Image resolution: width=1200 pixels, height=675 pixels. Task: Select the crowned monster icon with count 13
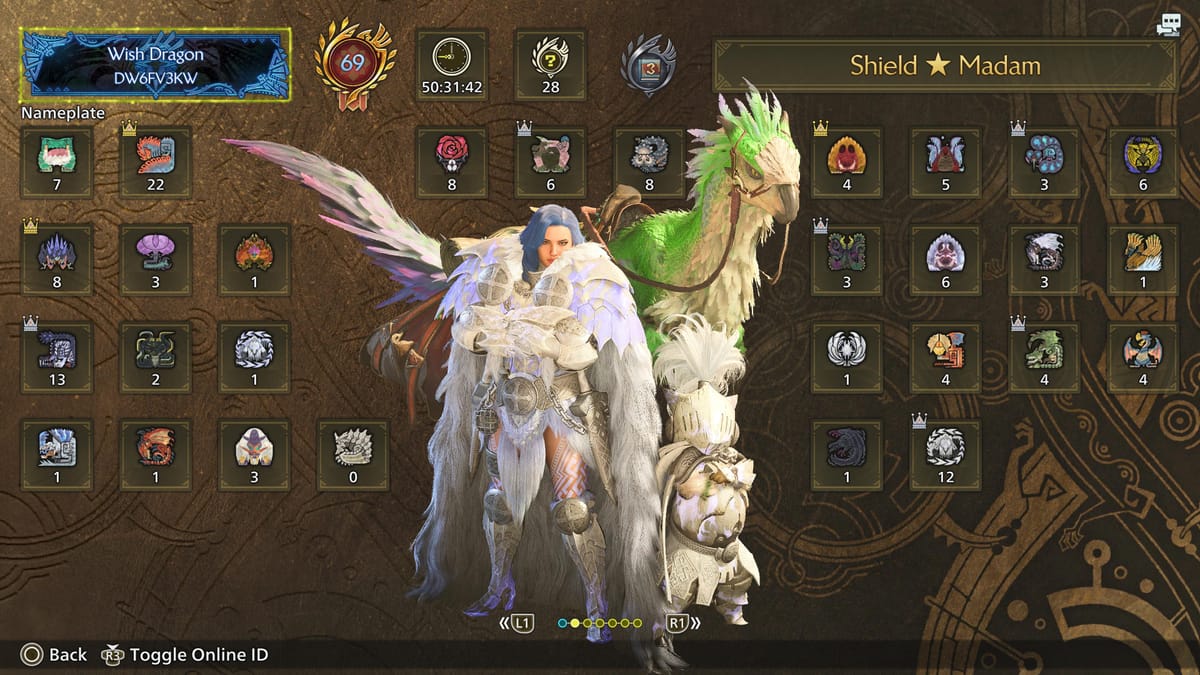pyautogui.click(x=57, y=357)
